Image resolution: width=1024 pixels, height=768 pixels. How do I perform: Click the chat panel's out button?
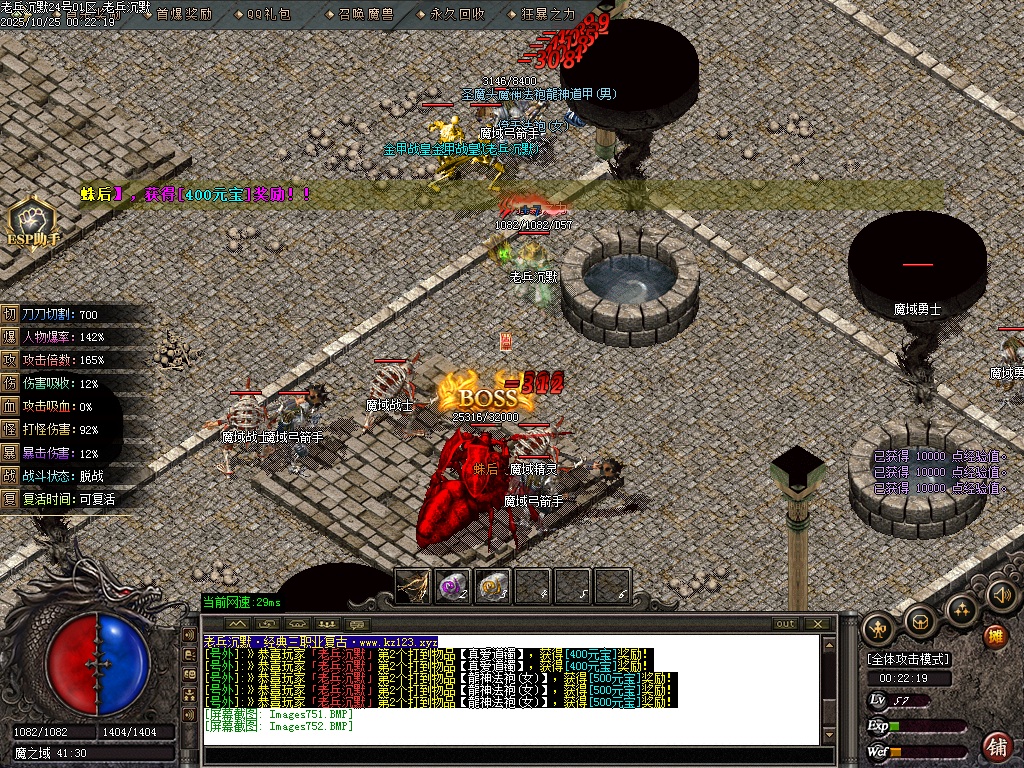click(x=786, y=624)
